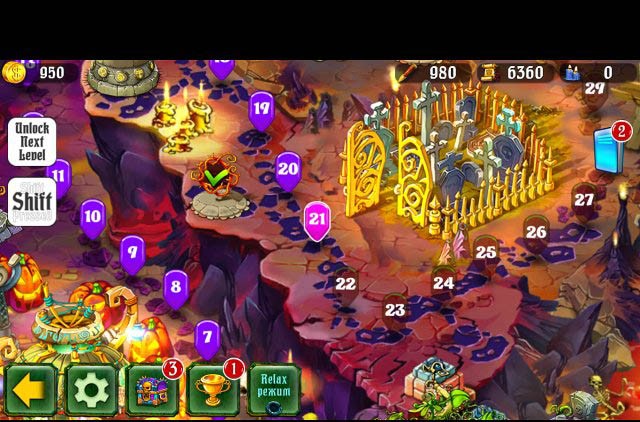Select level 21 pink map marker

tap(317, 220)
